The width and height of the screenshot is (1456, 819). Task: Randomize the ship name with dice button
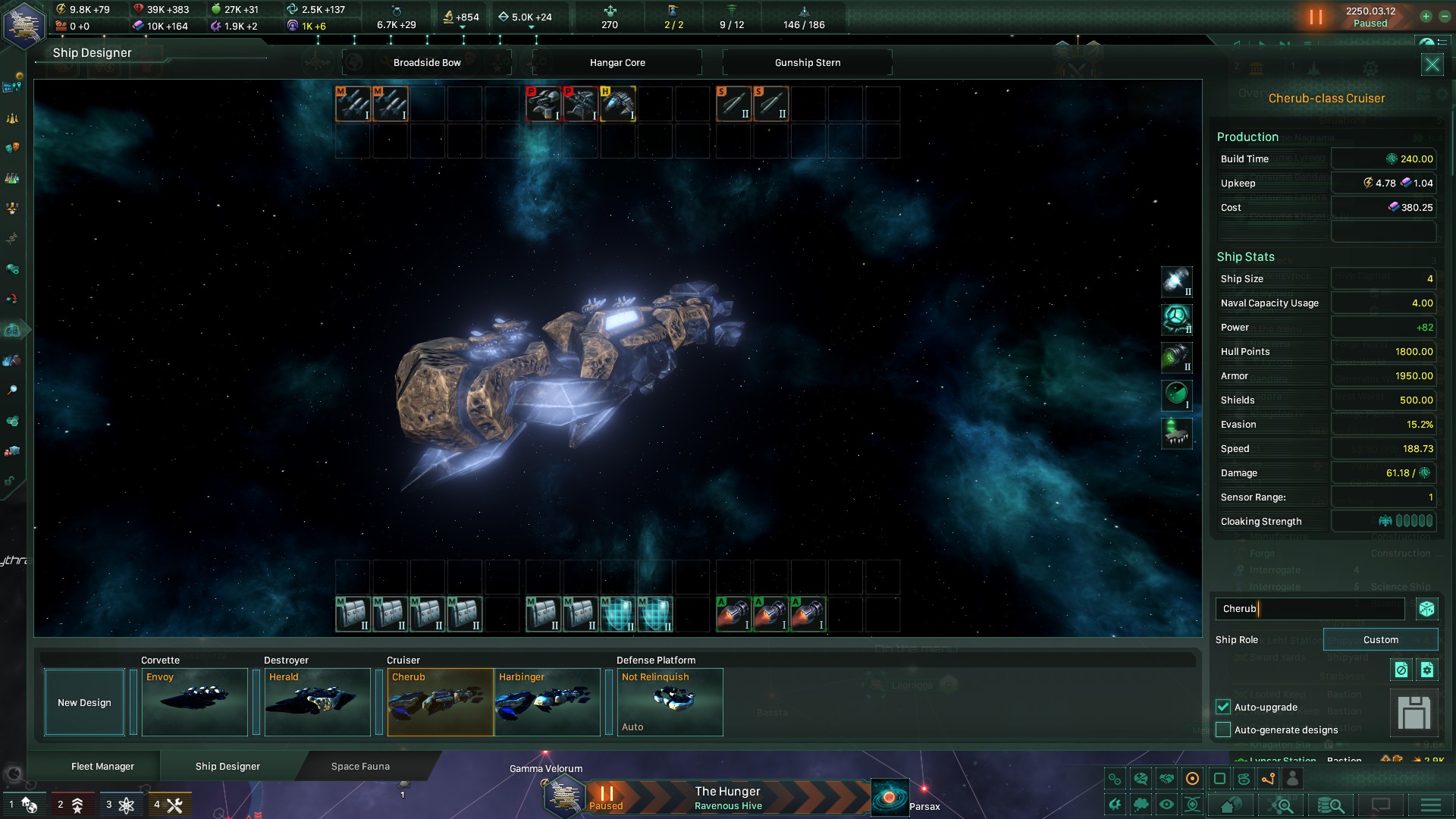pos(1426,608)
